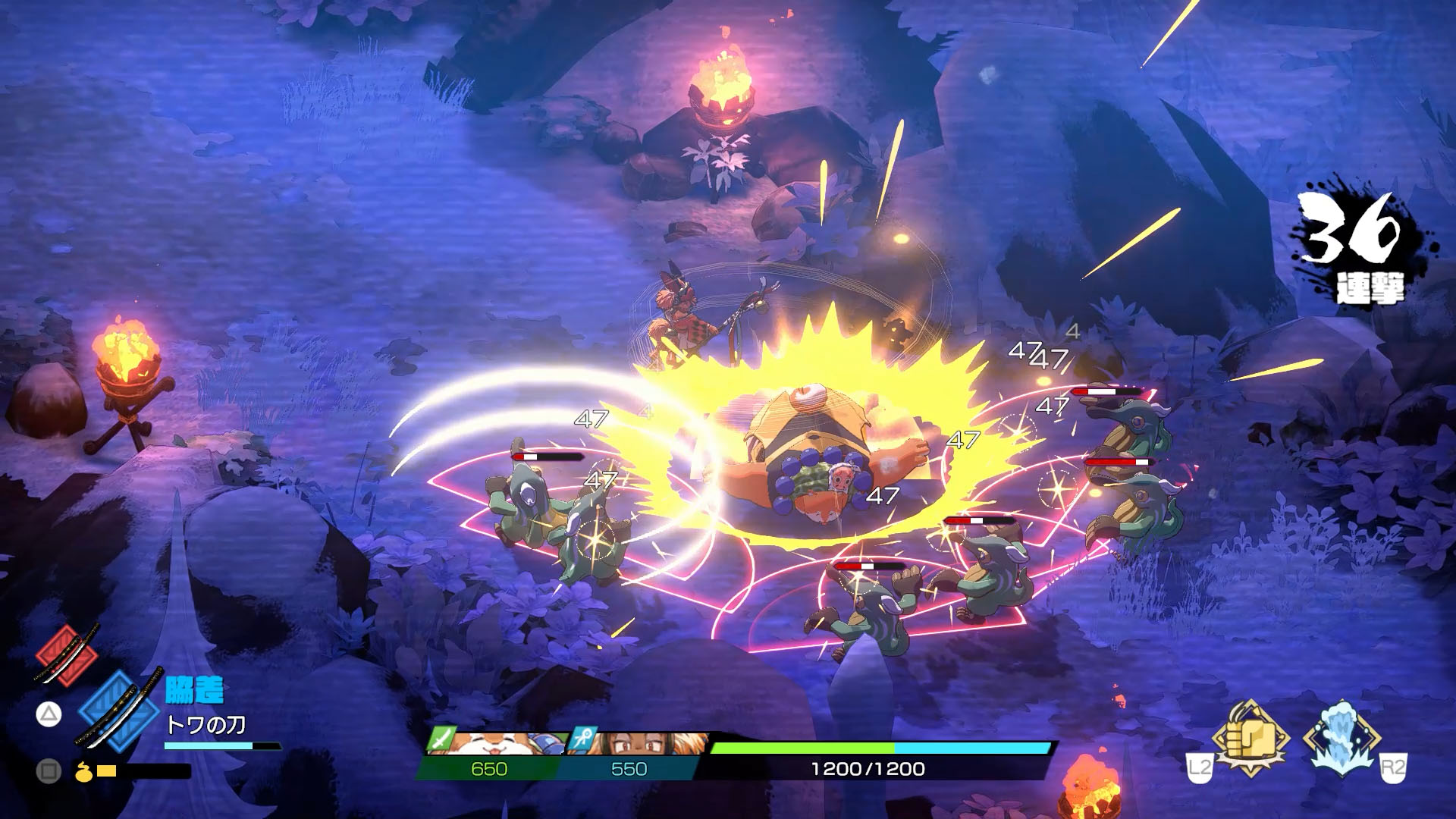
Task: Click the fox character portrait
Action: (x=493, y=742)
